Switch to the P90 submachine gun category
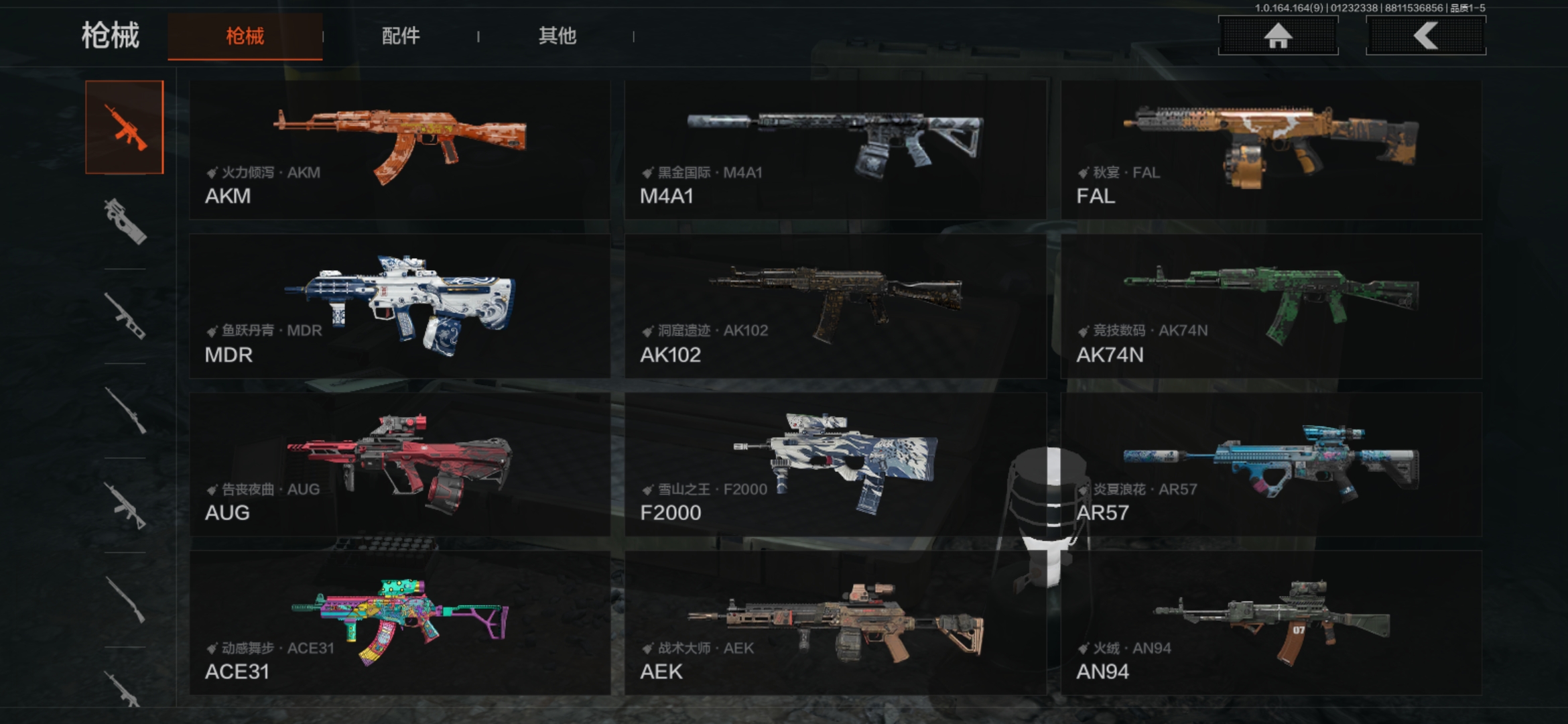The height and width of the screenshot is (724, 1568). pyautogui.click(x=125, y=221)
